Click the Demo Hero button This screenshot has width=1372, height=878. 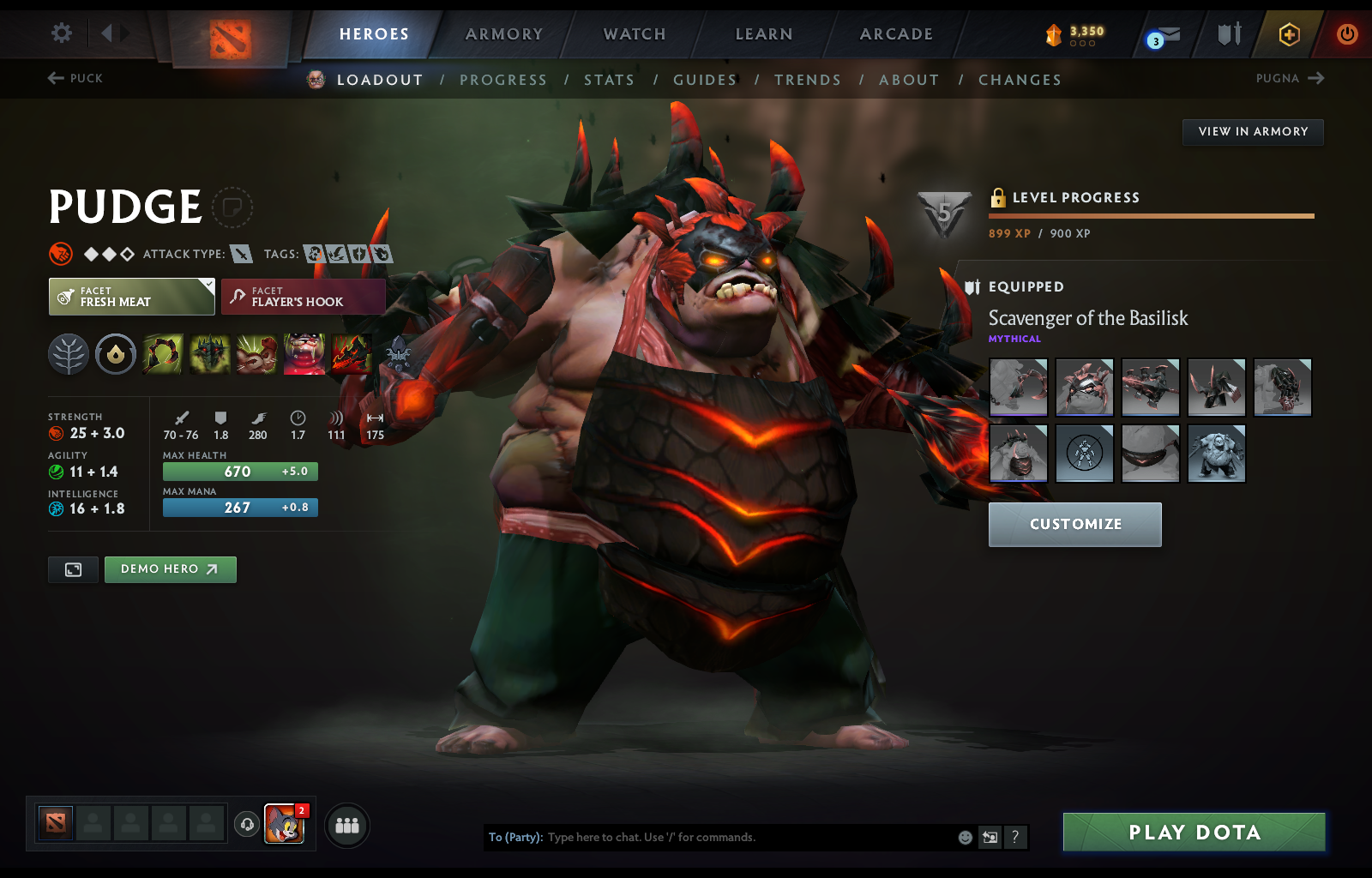pos(170,569)
